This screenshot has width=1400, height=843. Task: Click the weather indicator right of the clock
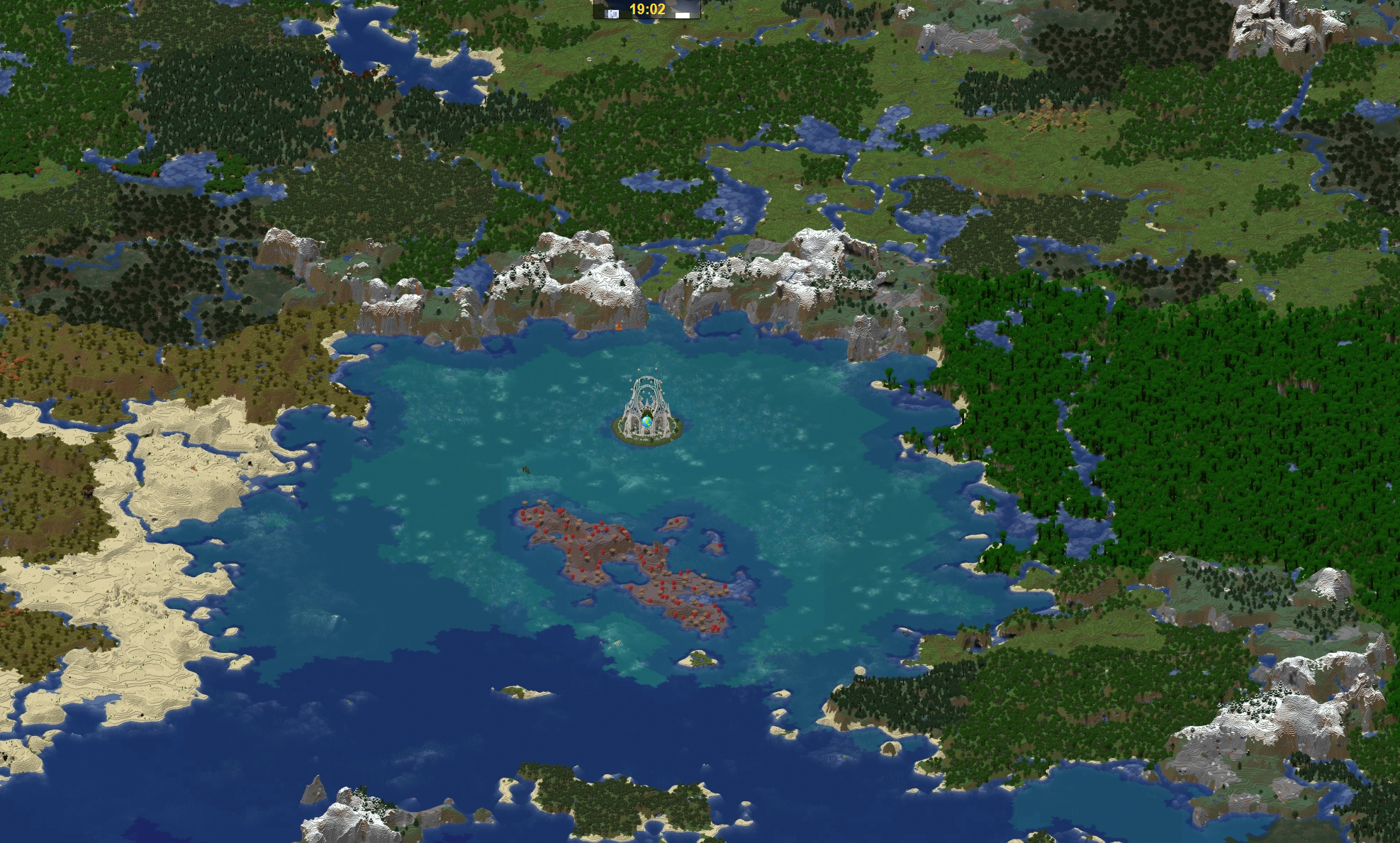tap(683, 14)
